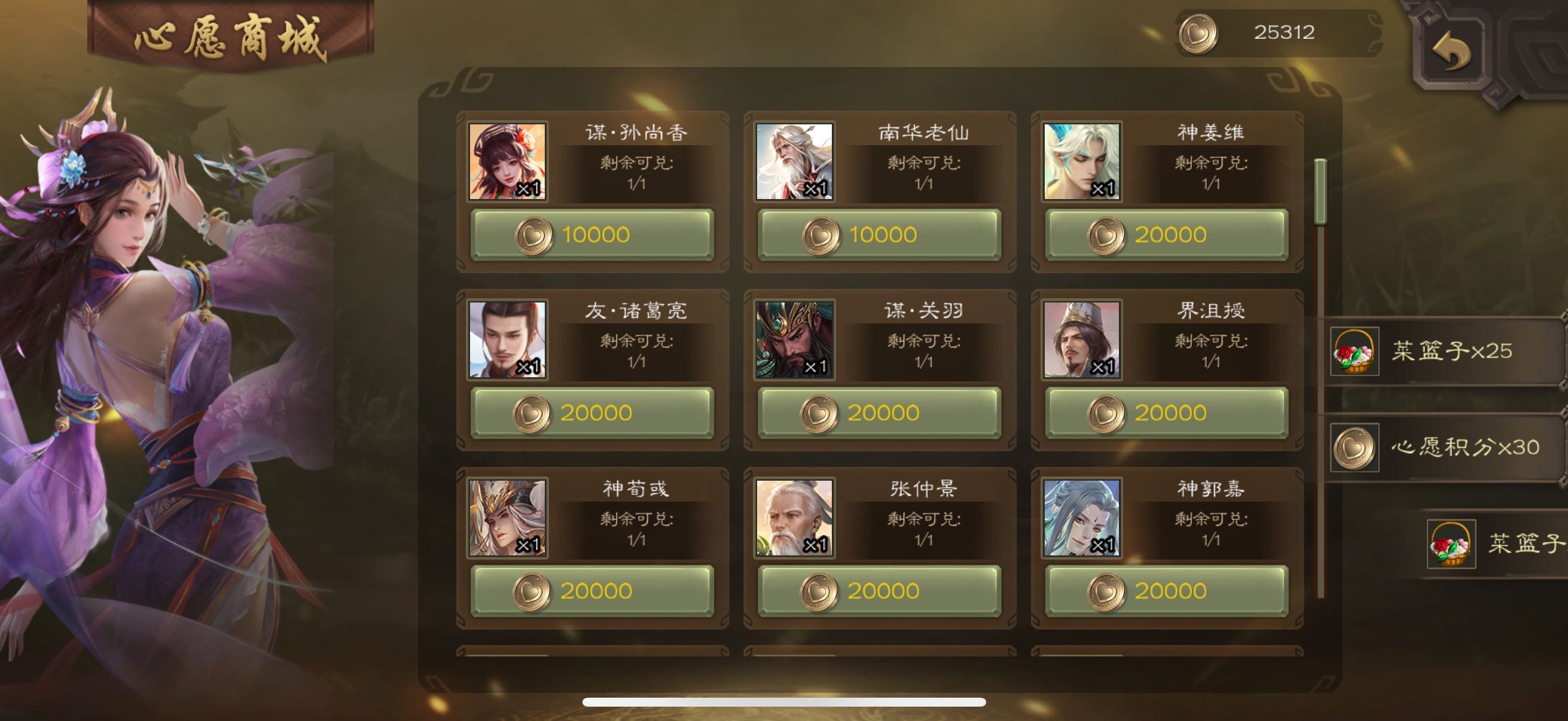Exchange points for 神荀彧

[591, 591]
